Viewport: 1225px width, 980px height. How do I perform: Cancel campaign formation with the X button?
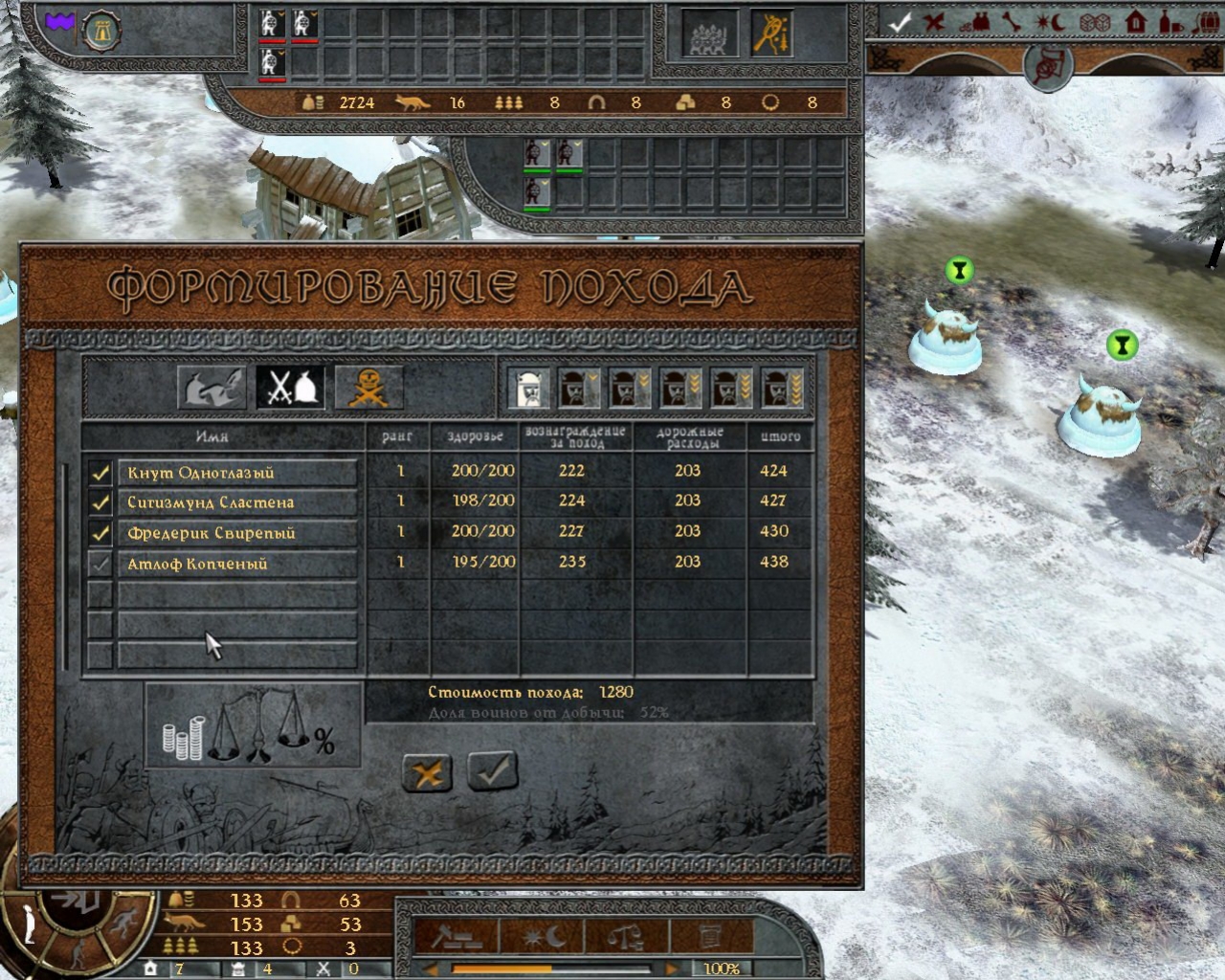coord(427,772)
